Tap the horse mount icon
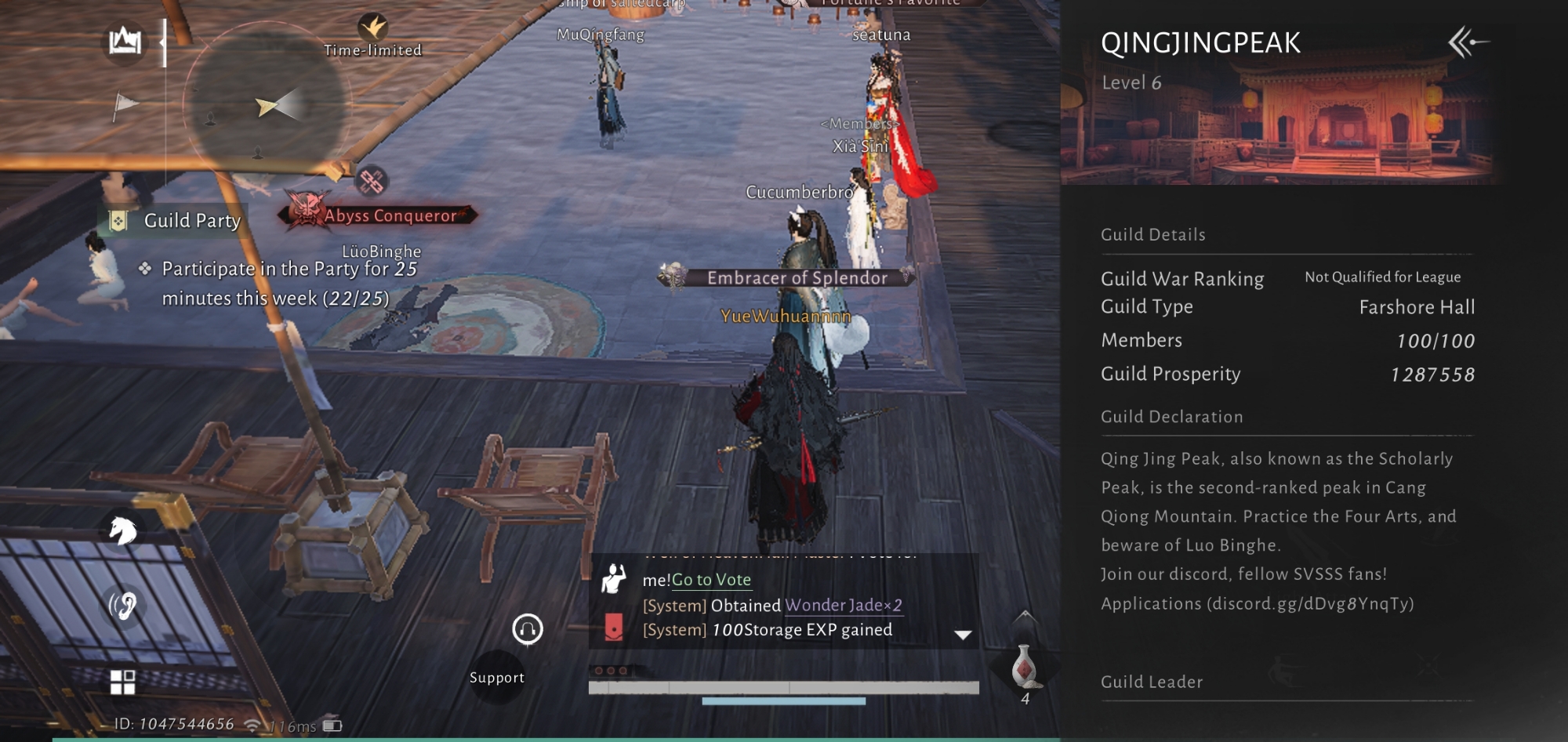 click(122, 531)
